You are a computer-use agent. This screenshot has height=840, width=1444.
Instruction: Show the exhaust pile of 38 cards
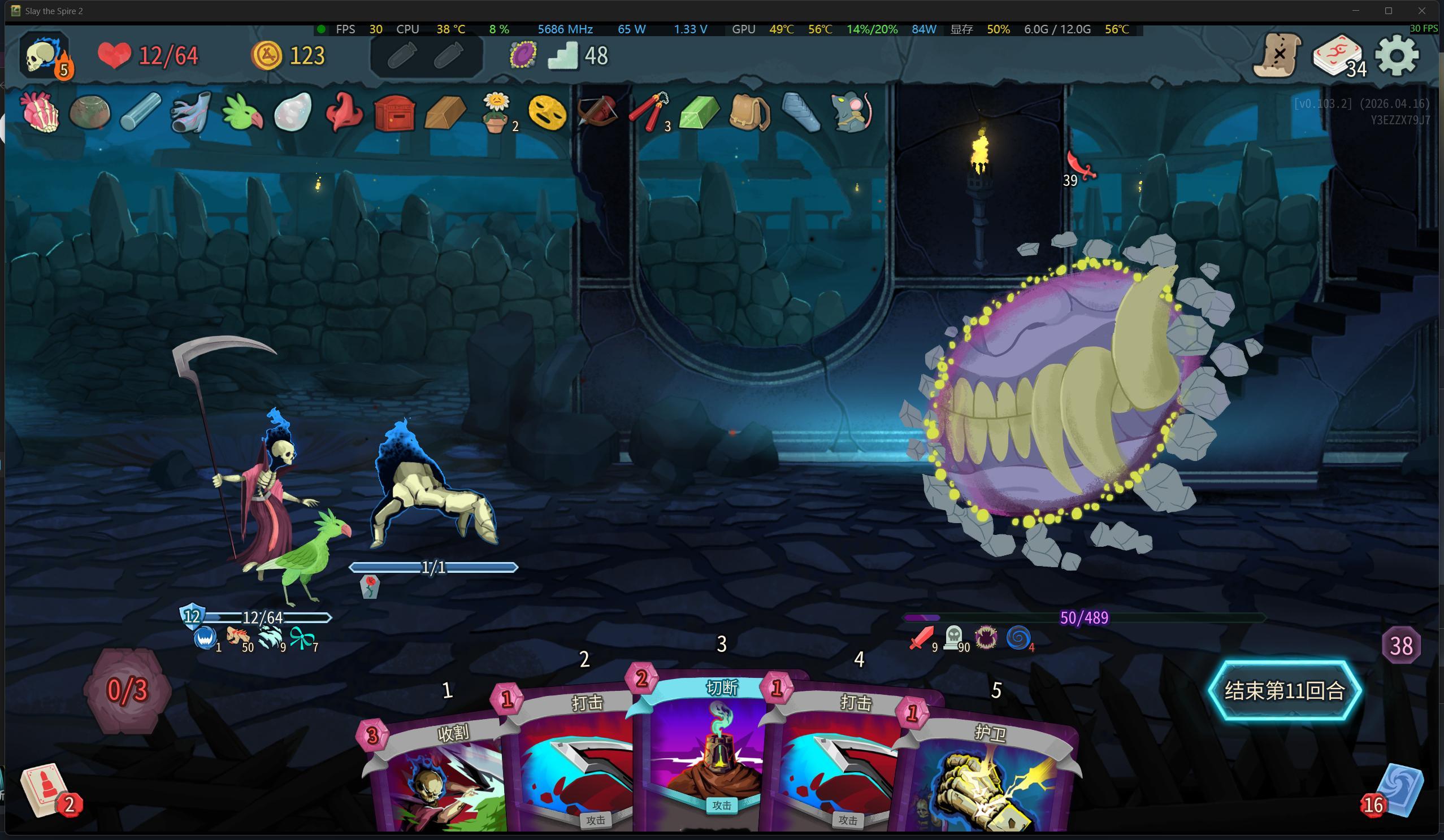coord(1401,646)
